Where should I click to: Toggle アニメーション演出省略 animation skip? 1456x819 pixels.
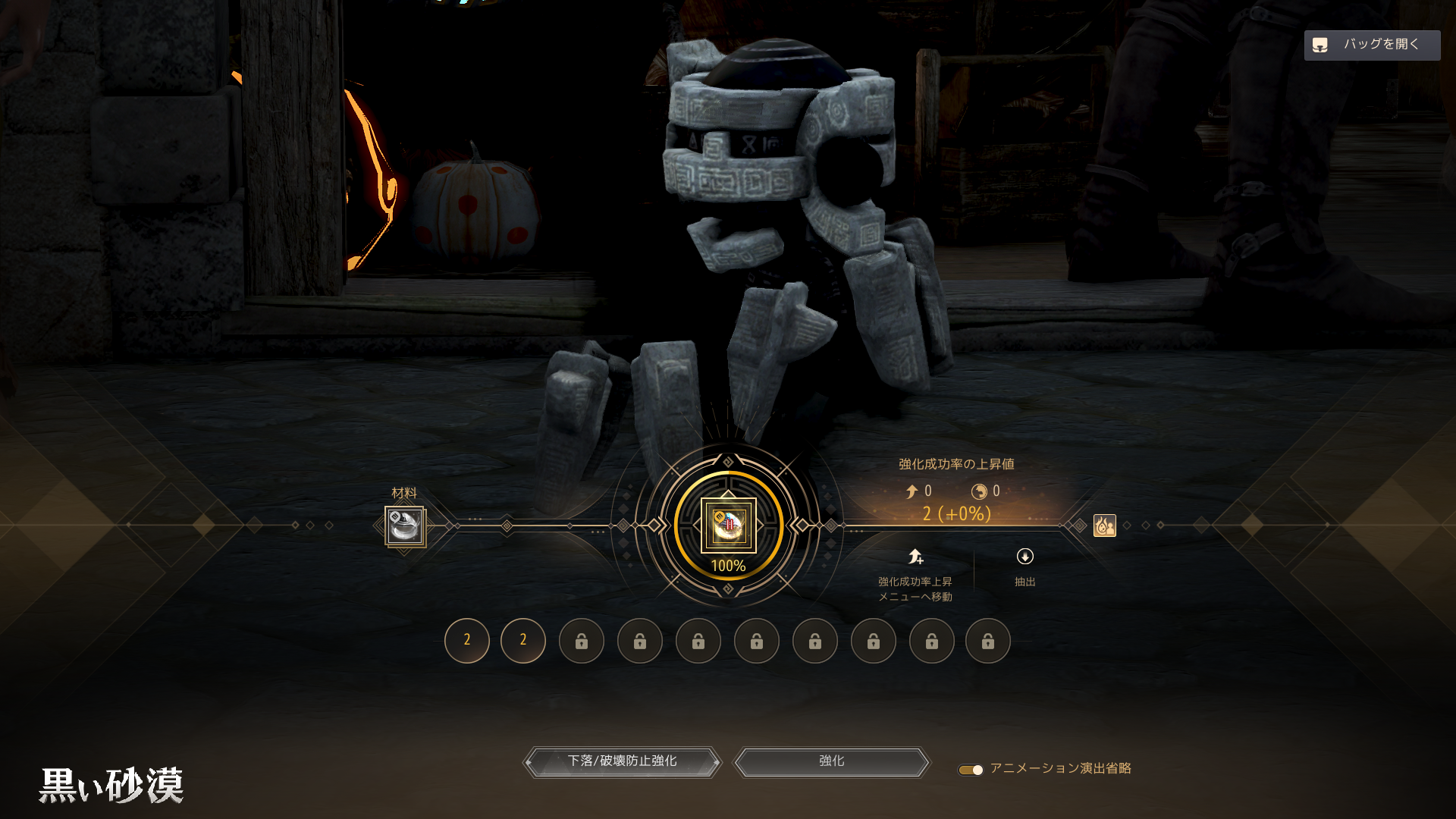coord(971,770)
